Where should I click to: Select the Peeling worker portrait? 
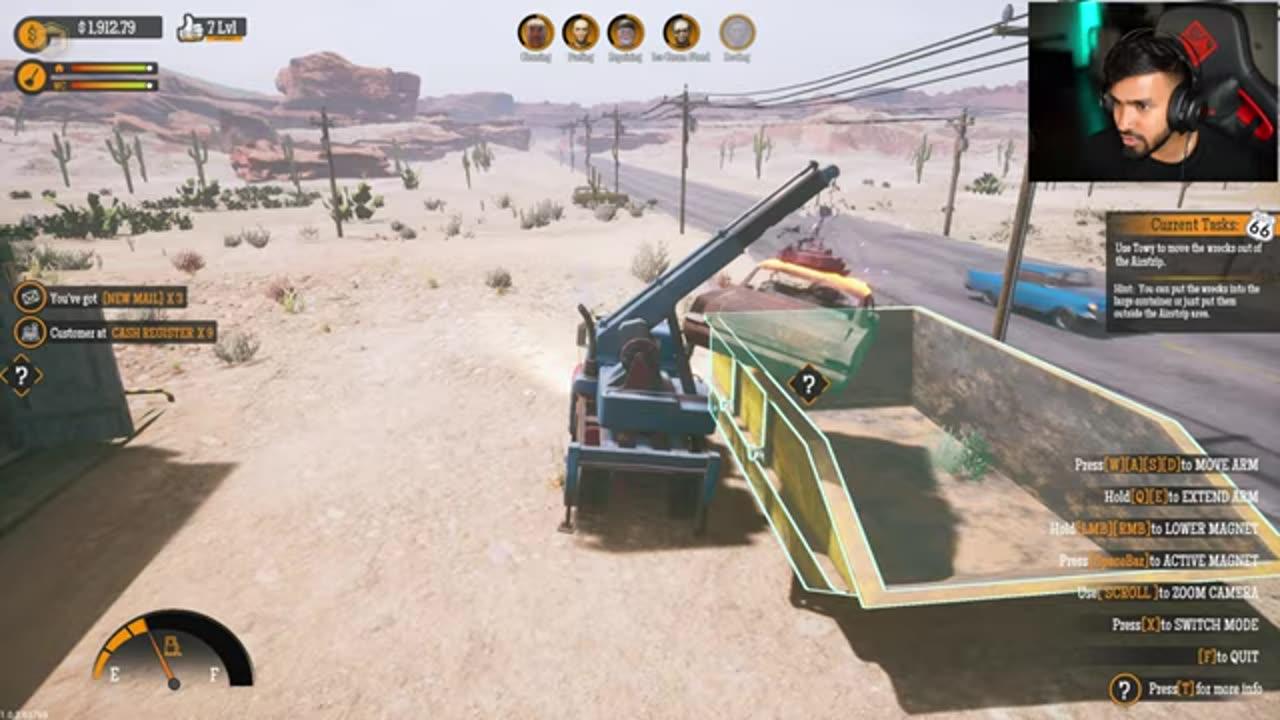[581, 34]
